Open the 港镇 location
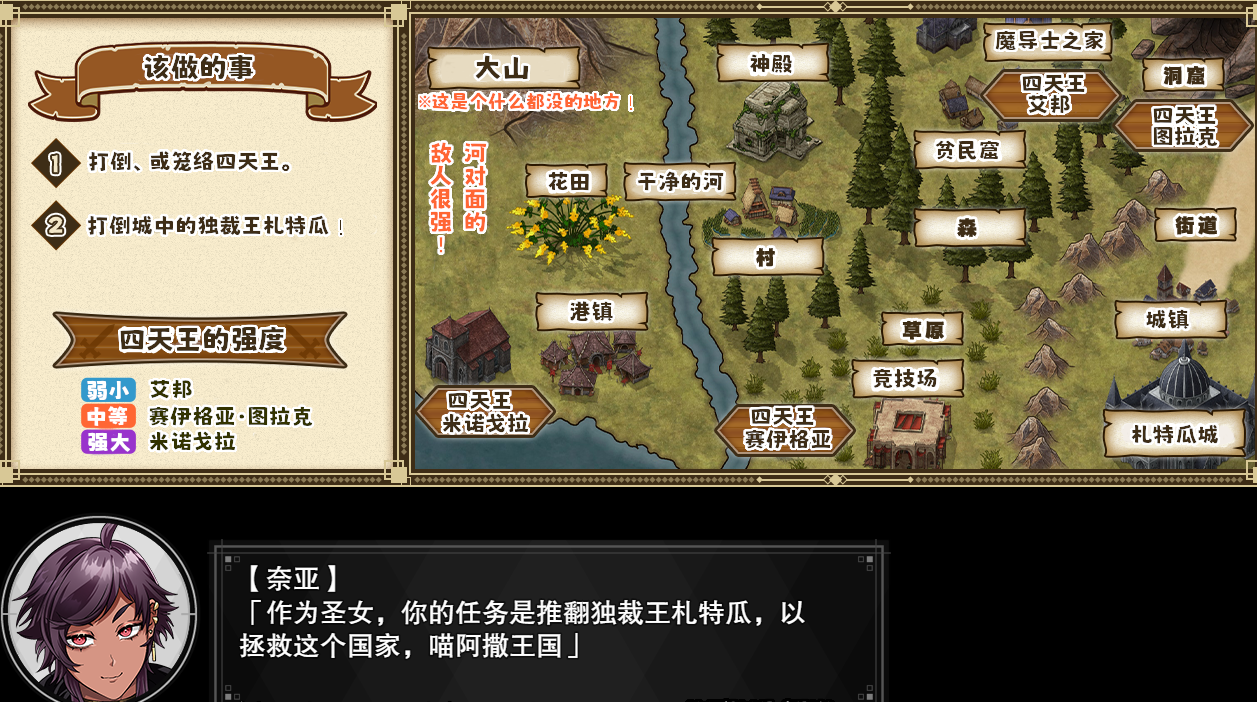The height and width of the screenshot is (702, 1257). 591,311
